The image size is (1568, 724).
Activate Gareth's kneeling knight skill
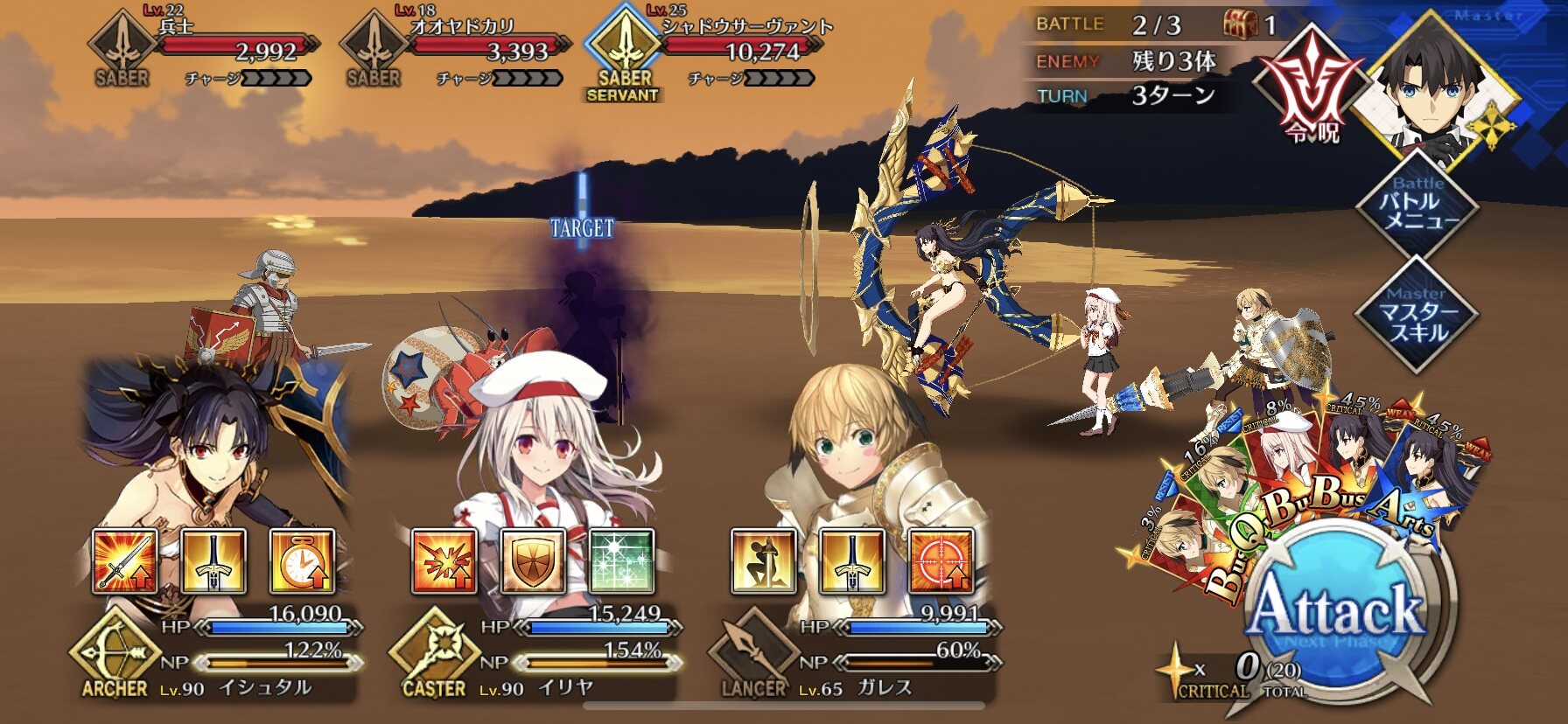pos(764,561)
